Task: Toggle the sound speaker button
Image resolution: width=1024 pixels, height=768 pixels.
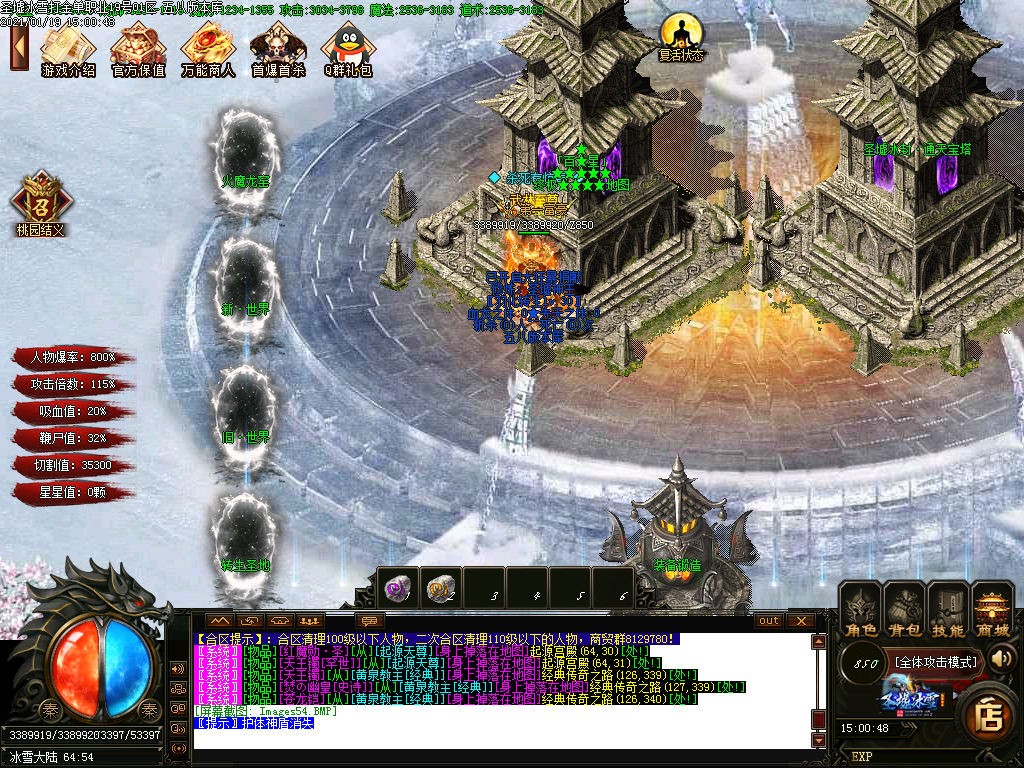Action: pos(1001,658)
